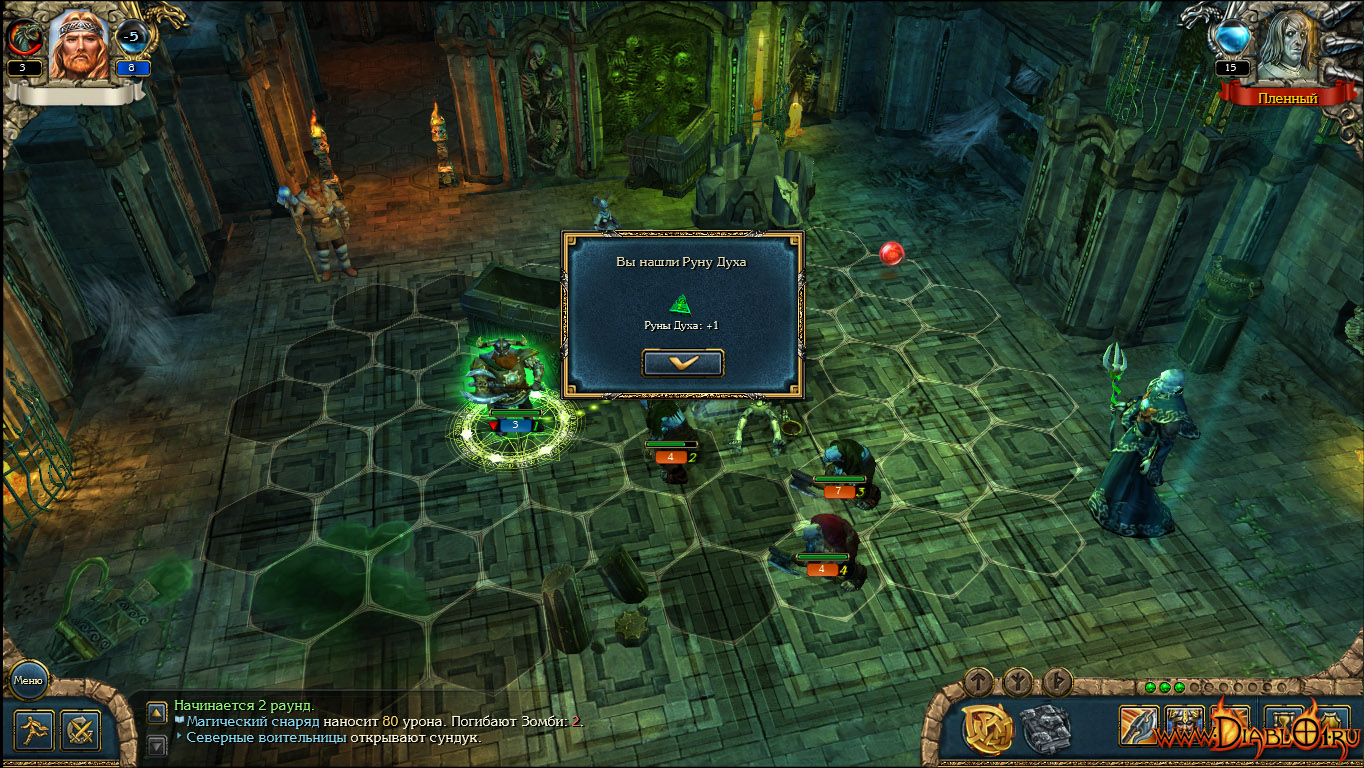Choose the third angular rune stone

click(x=1058, y=682)
